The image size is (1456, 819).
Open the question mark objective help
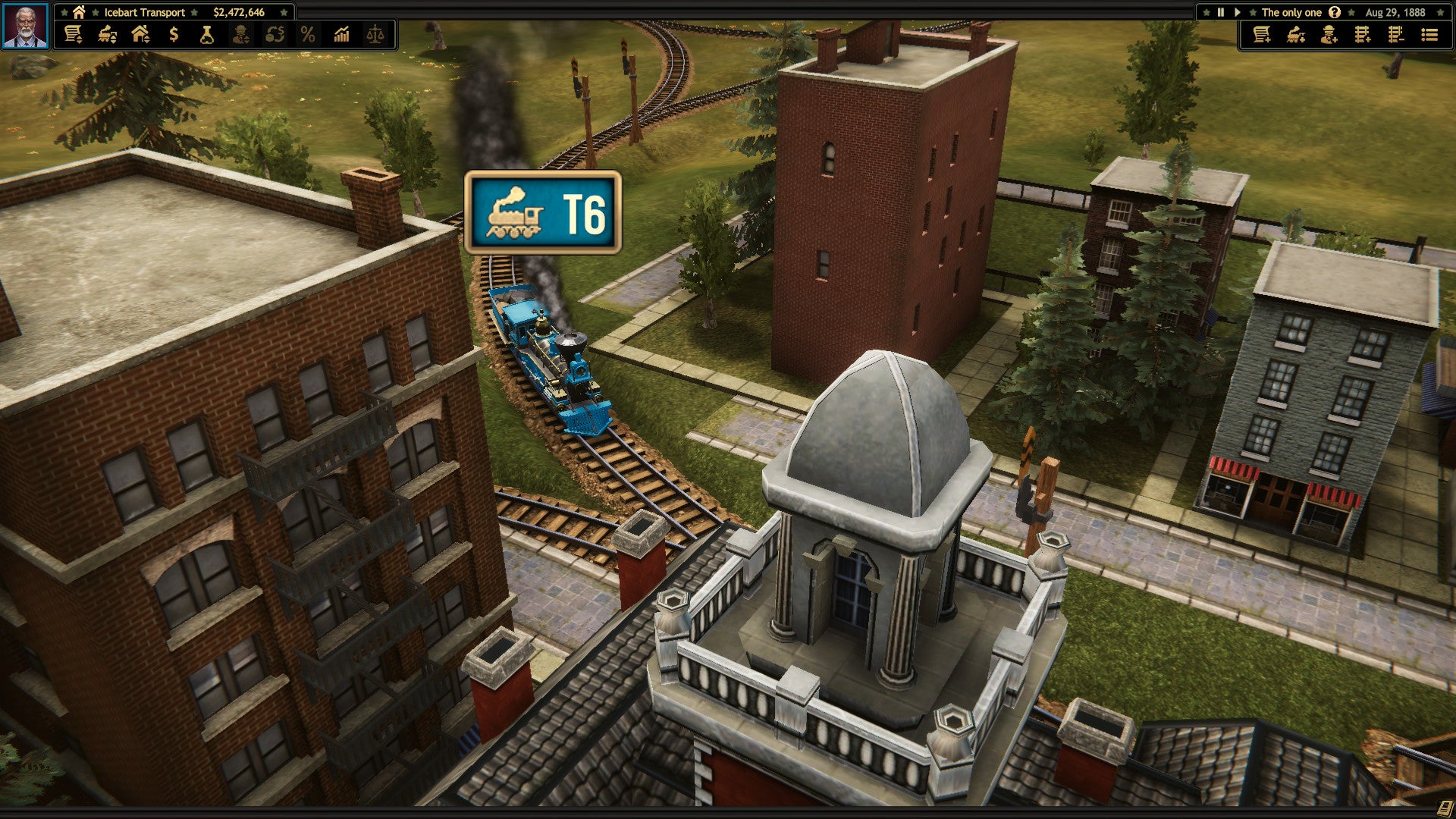click(x=1335, y=12)
